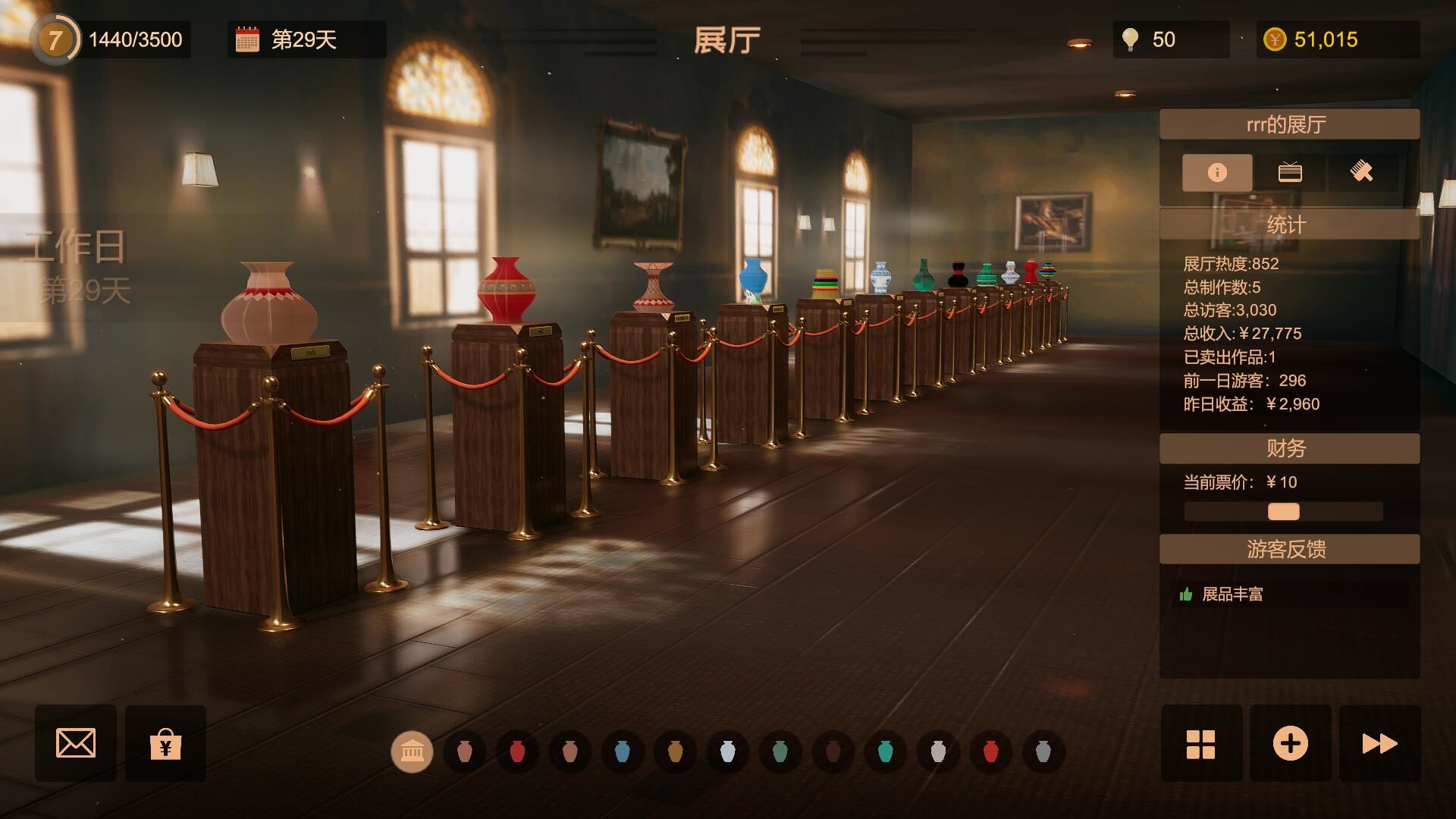This screenshot has width=1456, height=819.
Task: Choose the golden-brown vase in bottom bar
Action: (675, 752)
